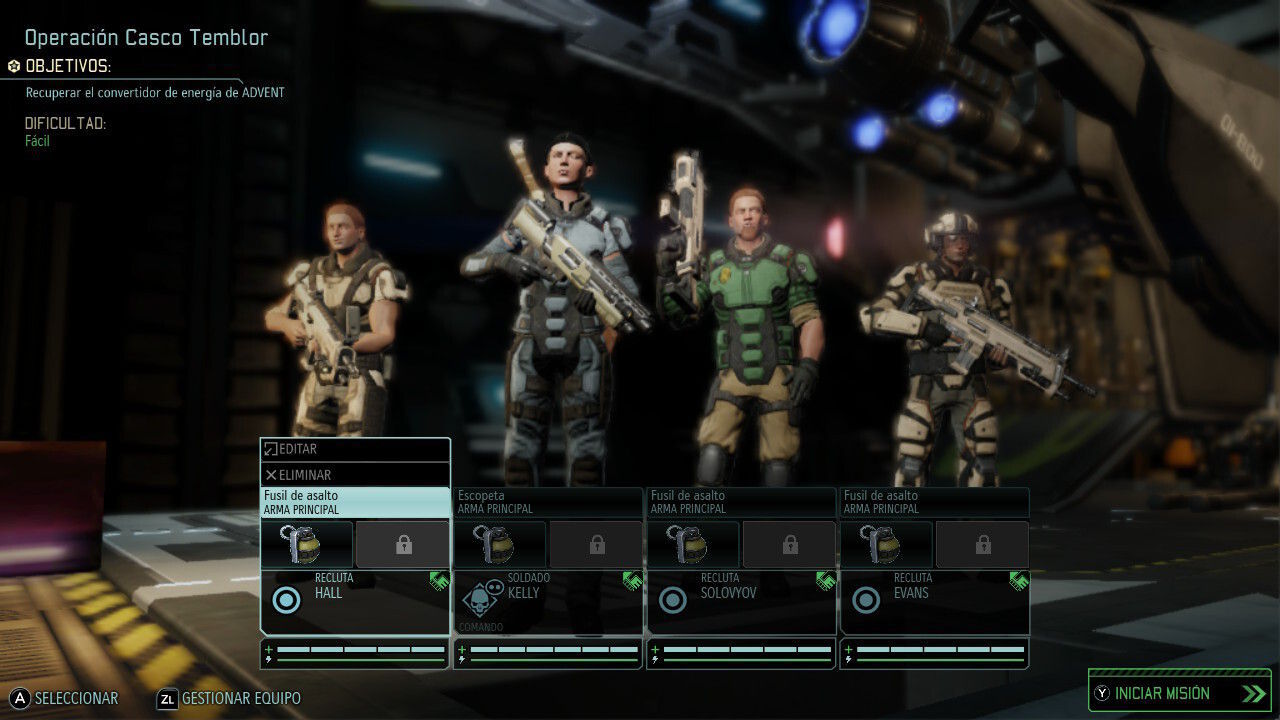Select Eliminar to remove Hall
This screenshot has height=720, width=1280.
[355, 475]
